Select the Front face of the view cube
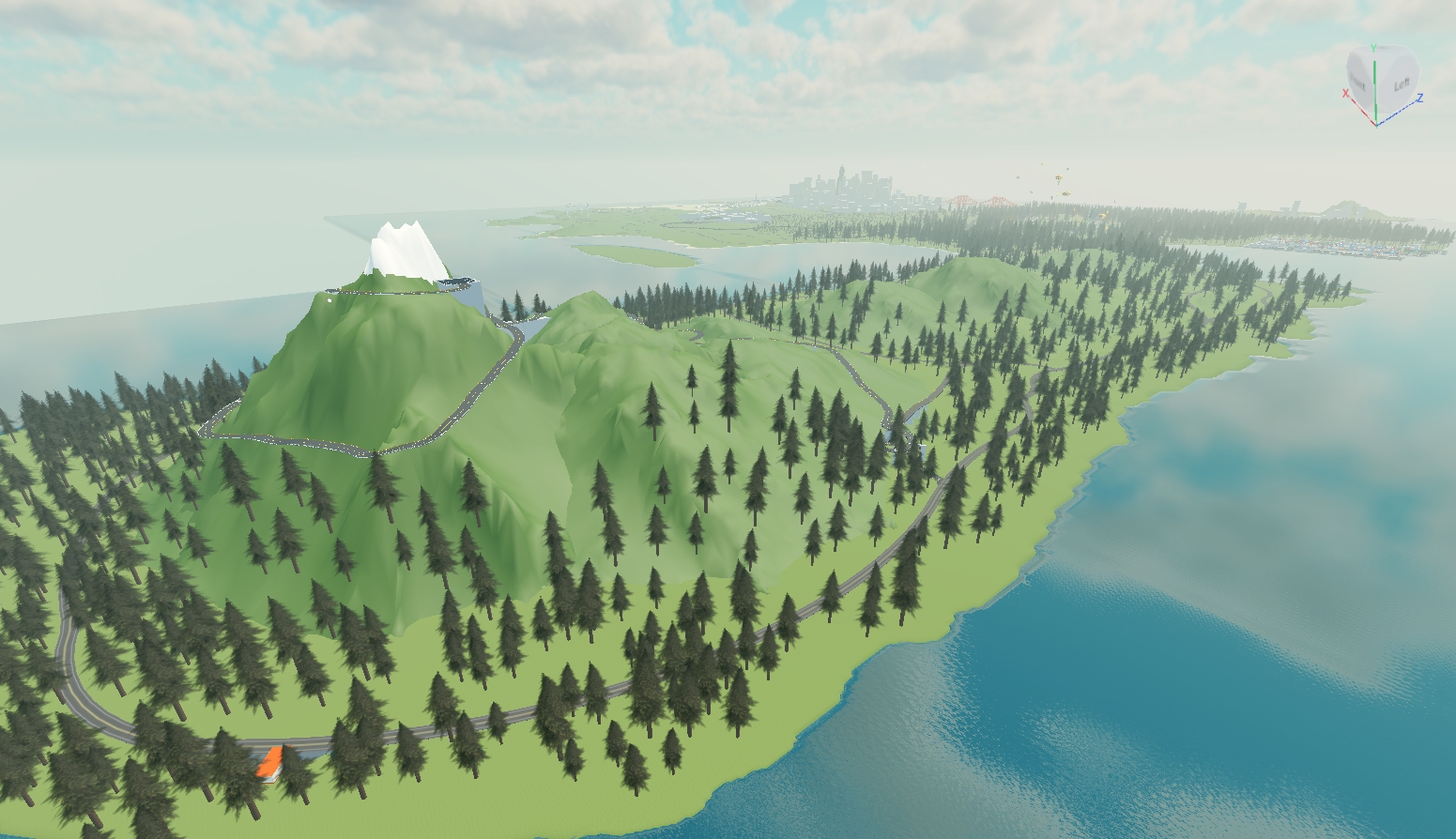Image resolution: width=1456 pixels, height=839 pixels. (x=1358, y=83)
